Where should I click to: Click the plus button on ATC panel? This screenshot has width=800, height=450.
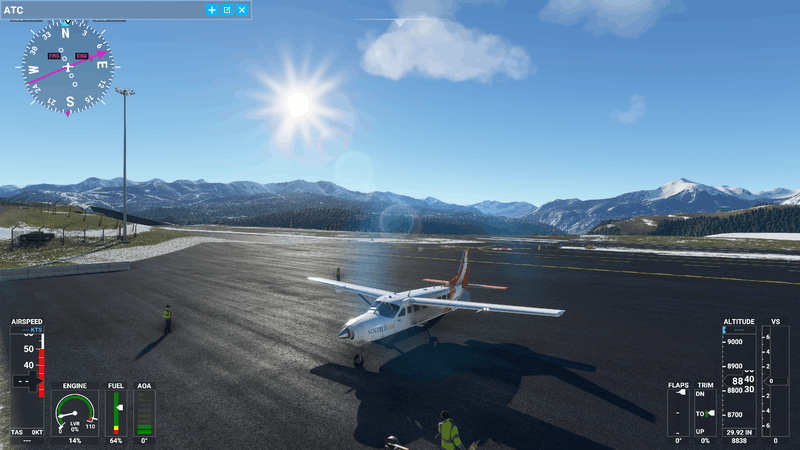click(212, 10)
